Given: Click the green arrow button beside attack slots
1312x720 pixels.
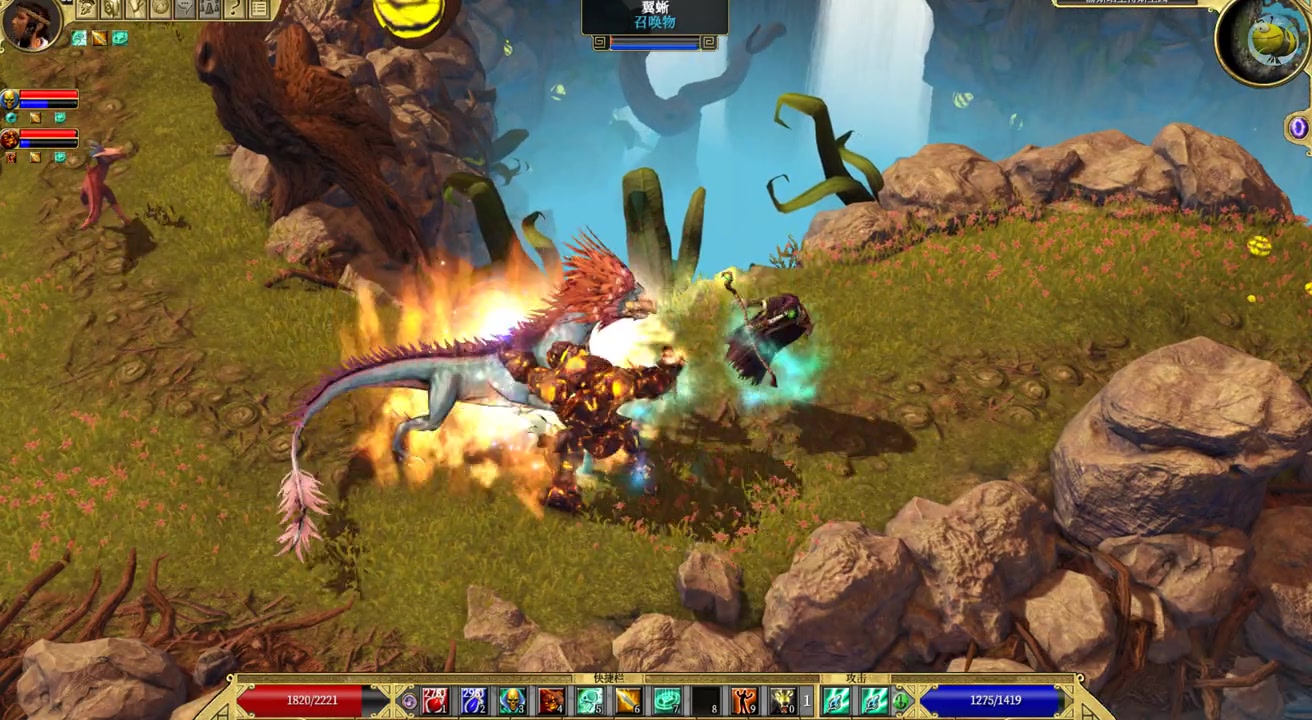Looking at the screenshot, I should 901,701.
